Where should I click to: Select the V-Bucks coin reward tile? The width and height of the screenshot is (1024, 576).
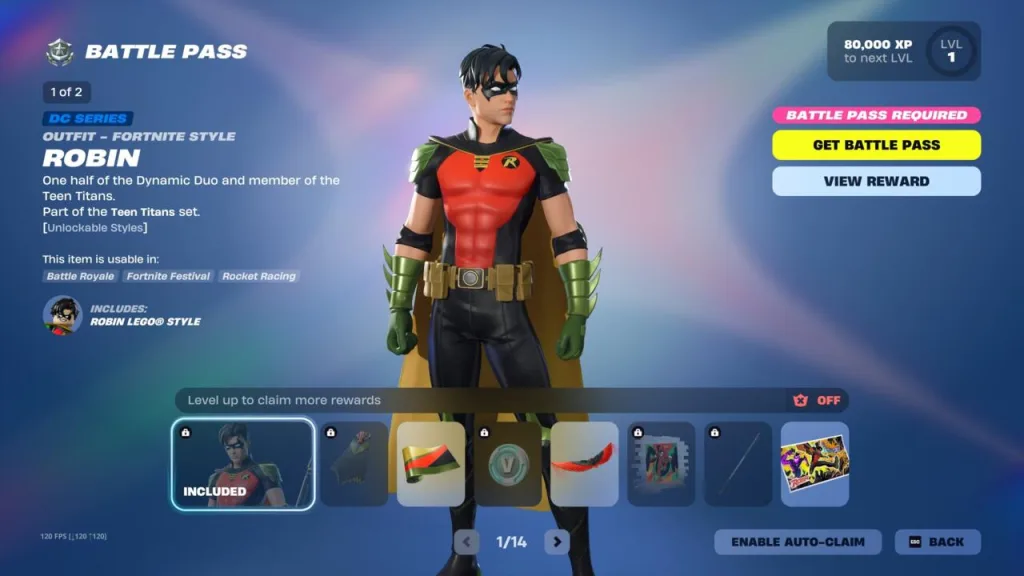click(508, 464)
